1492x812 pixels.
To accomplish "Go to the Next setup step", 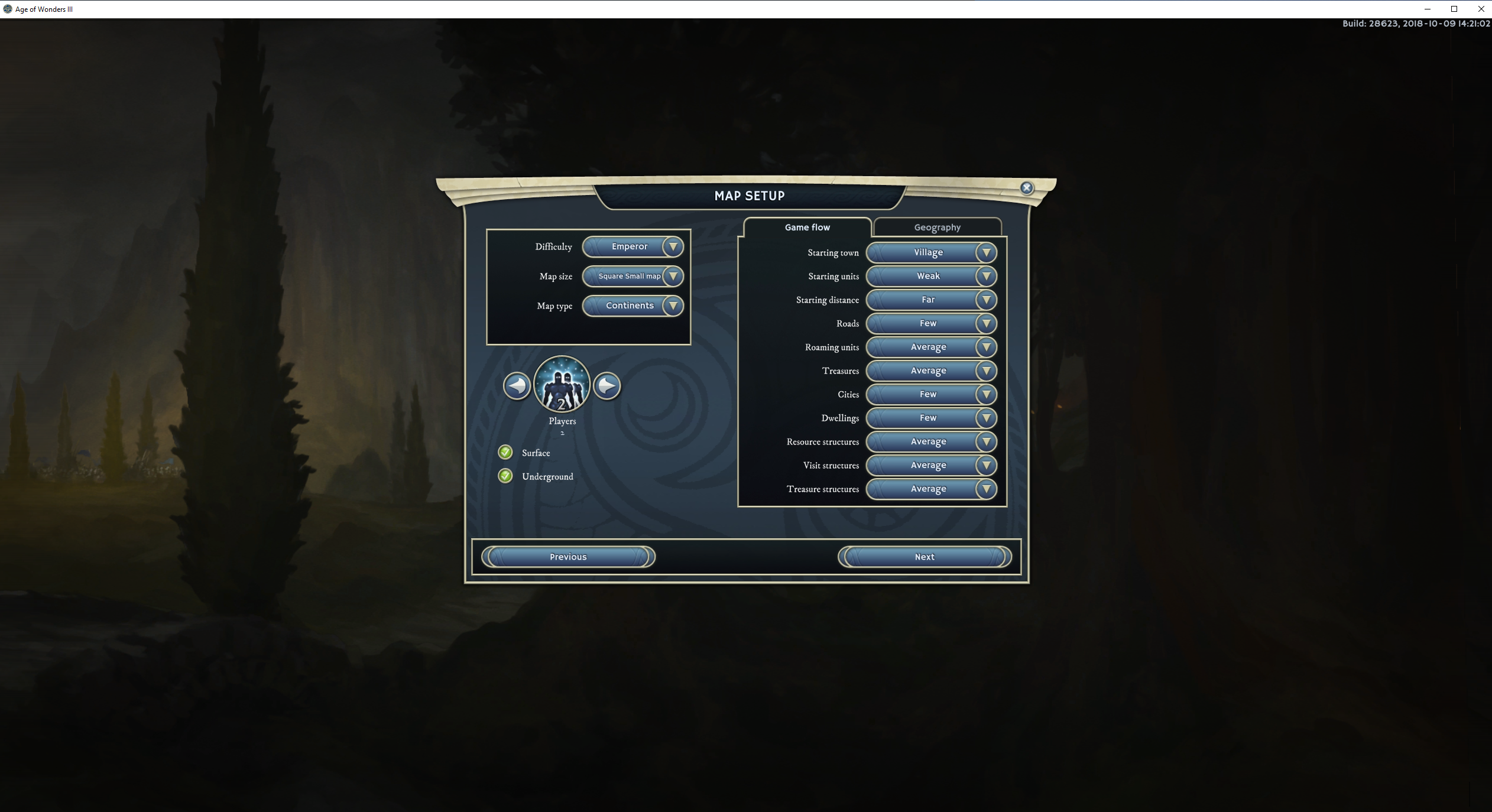I will tap(924, 557).
